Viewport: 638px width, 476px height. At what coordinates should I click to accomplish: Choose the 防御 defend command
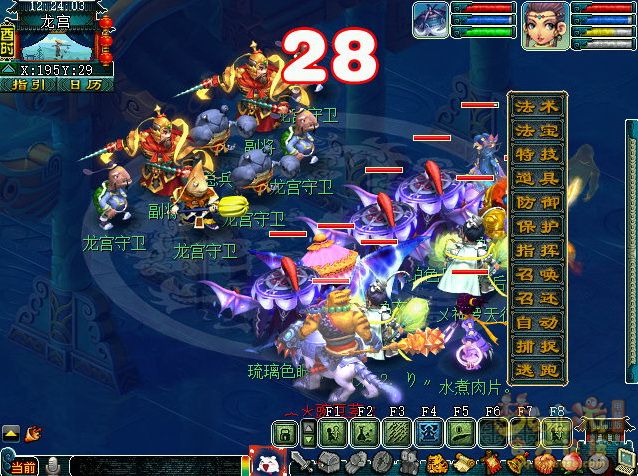(537, 202)
